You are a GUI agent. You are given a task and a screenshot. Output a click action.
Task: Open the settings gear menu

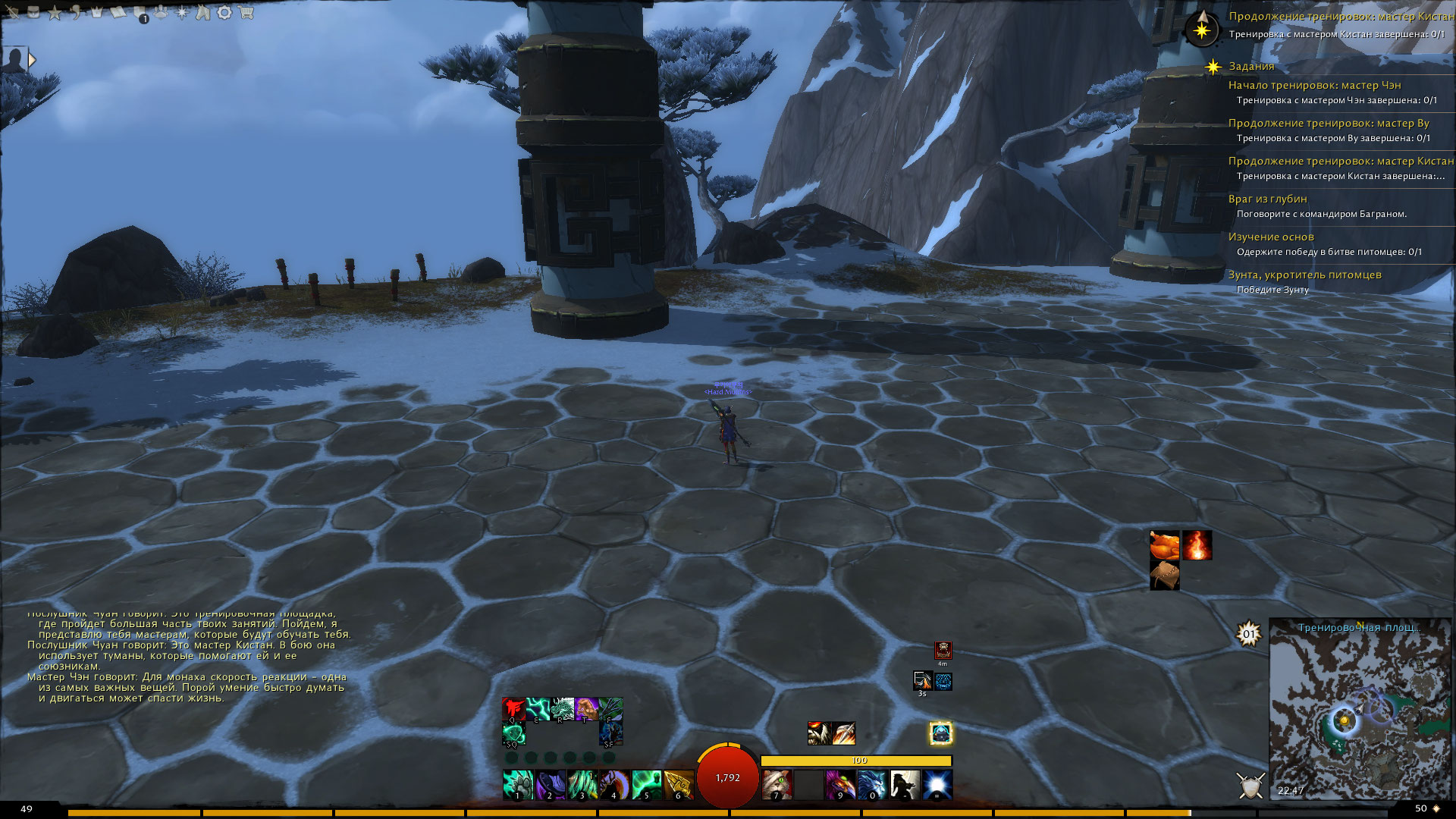click(x=224, y=13)
